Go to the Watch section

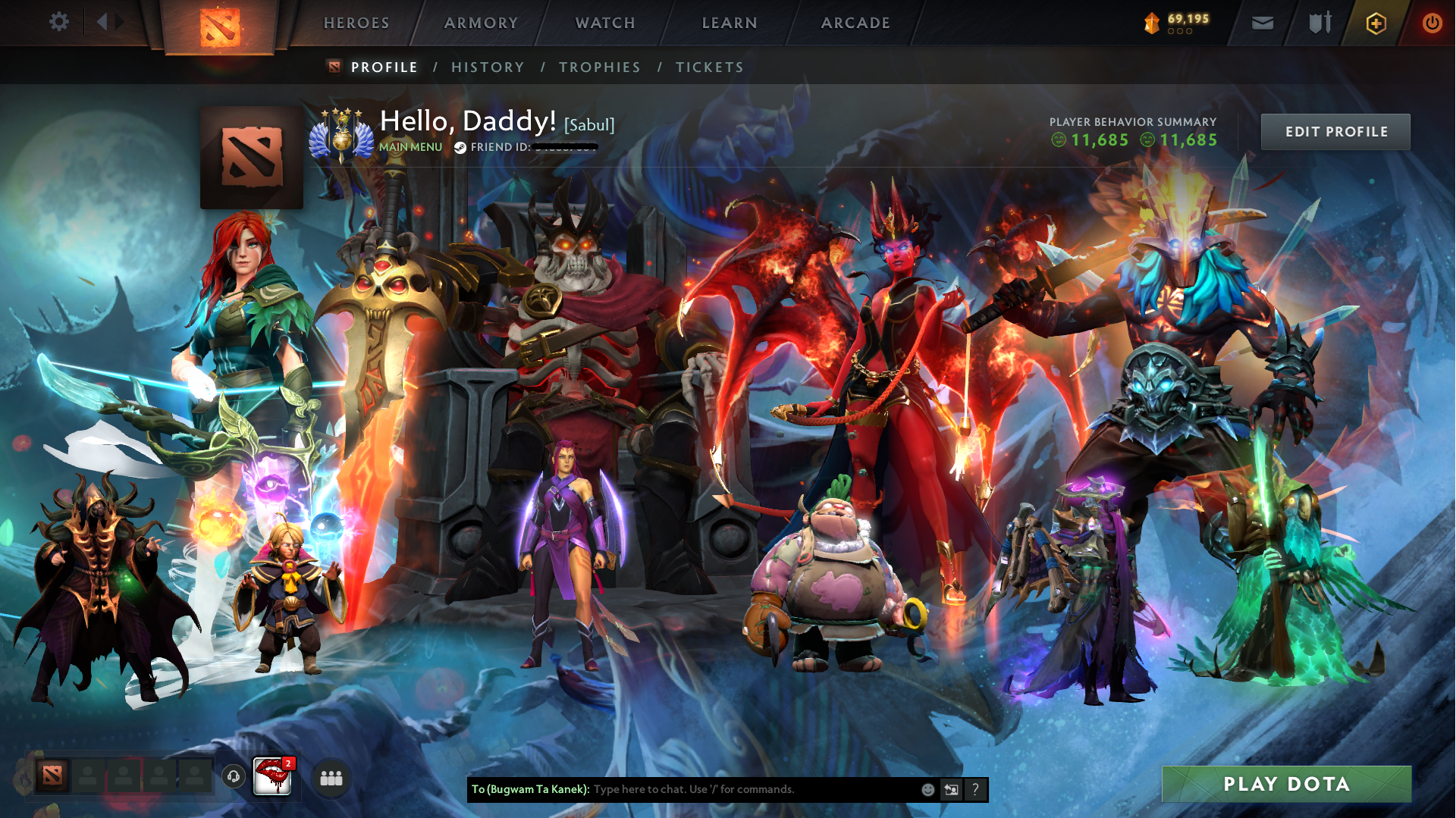(605, 24)
